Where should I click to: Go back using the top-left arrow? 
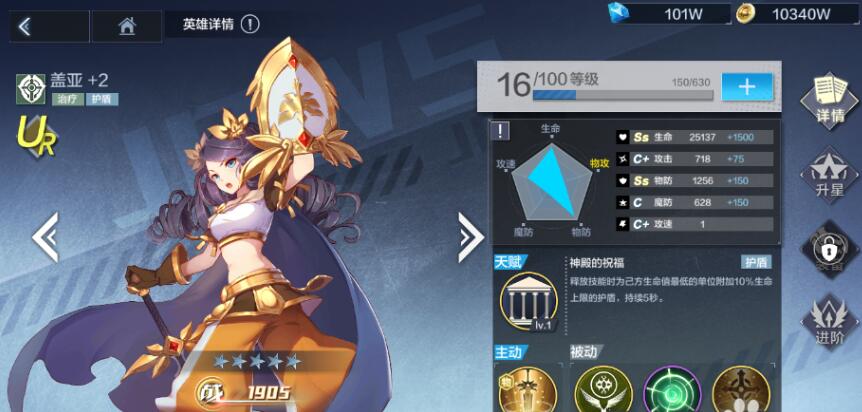[x=25, y=27]
